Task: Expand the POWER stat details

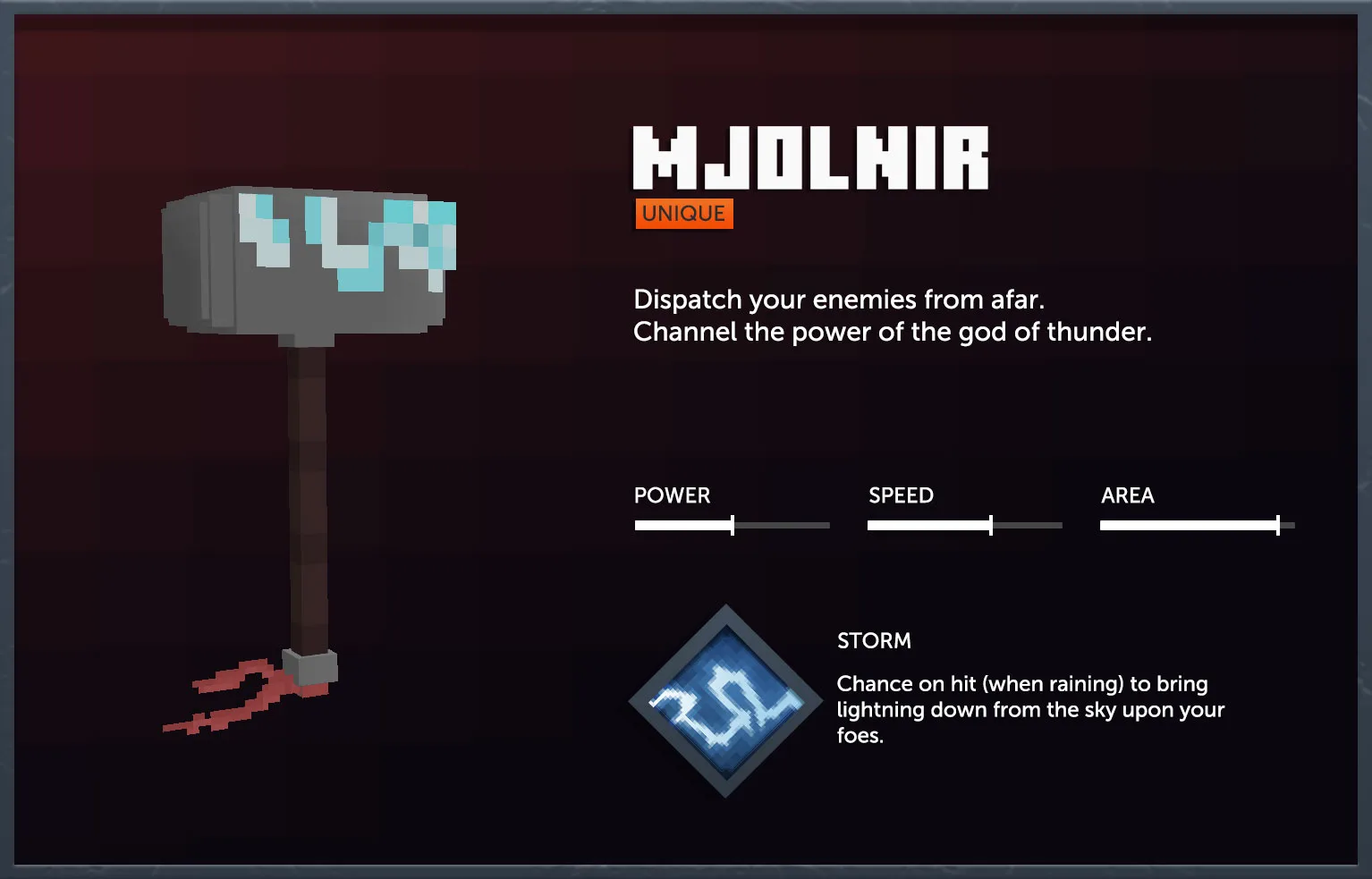Action: tap(672, 495)
